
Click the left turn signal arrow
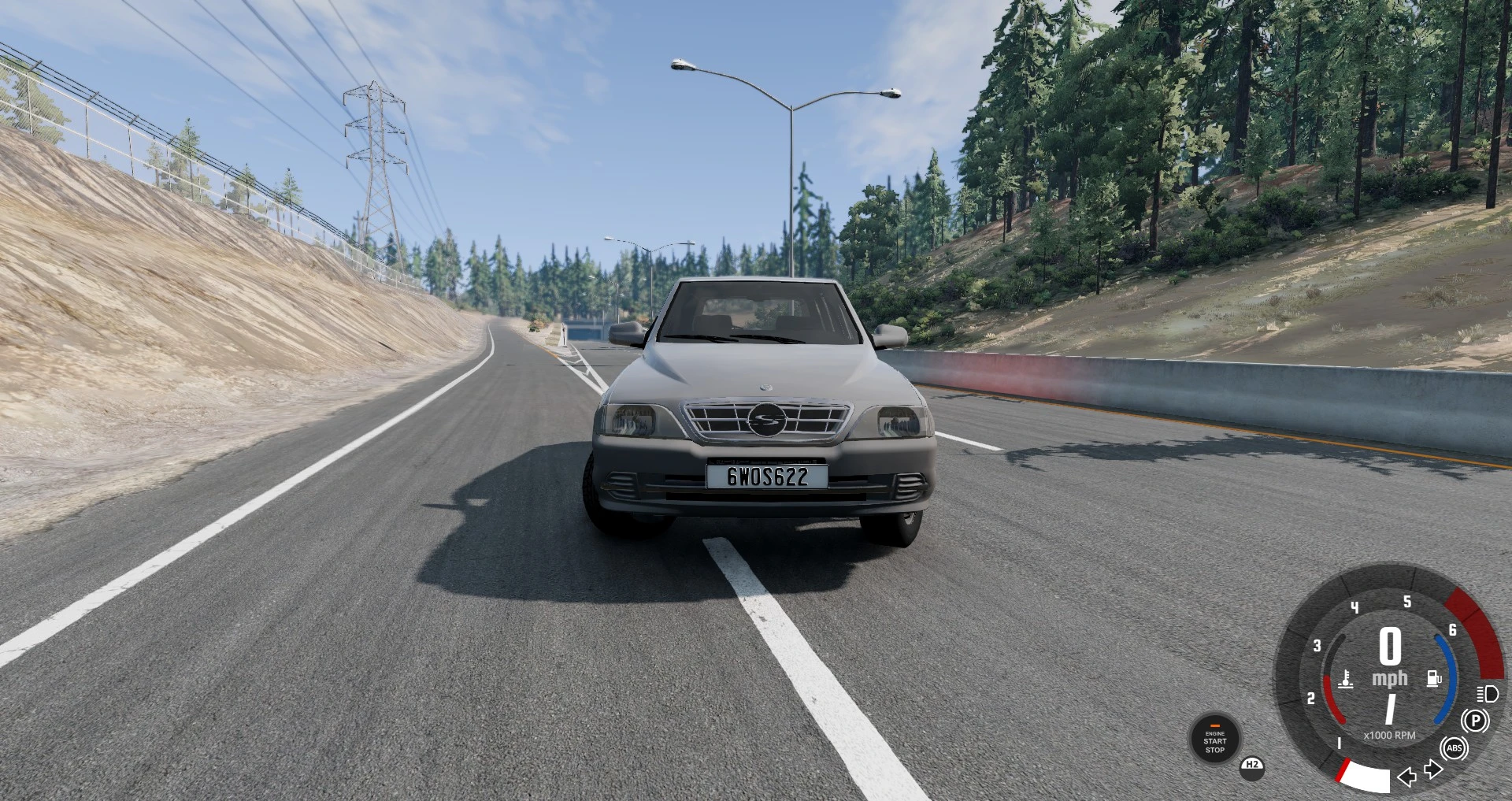pyautogui.click(x=1406, y=776)
